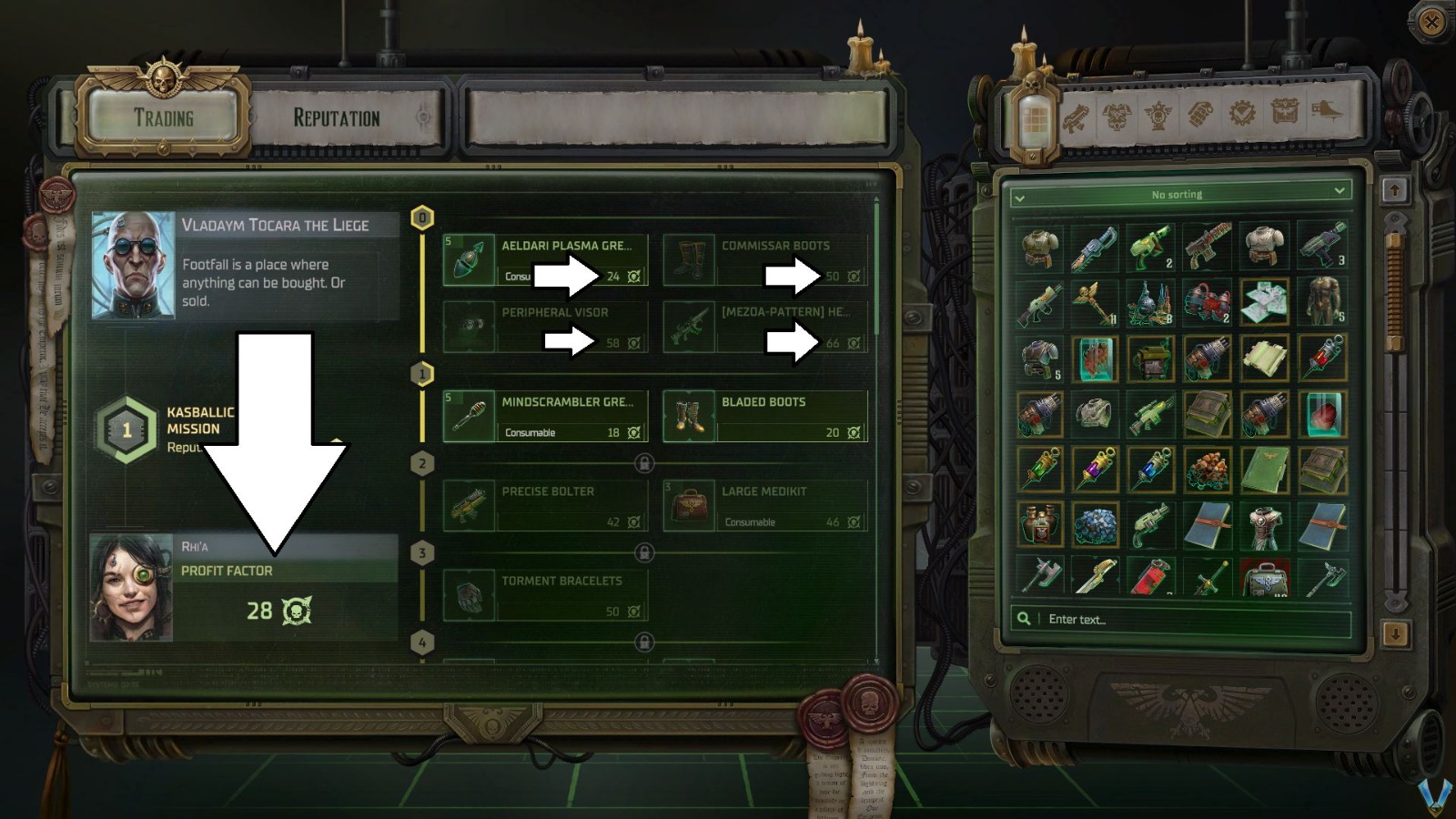1456x819 pixels.
Task: Switch to the Reputation tab
Action: tap(336, 116)
